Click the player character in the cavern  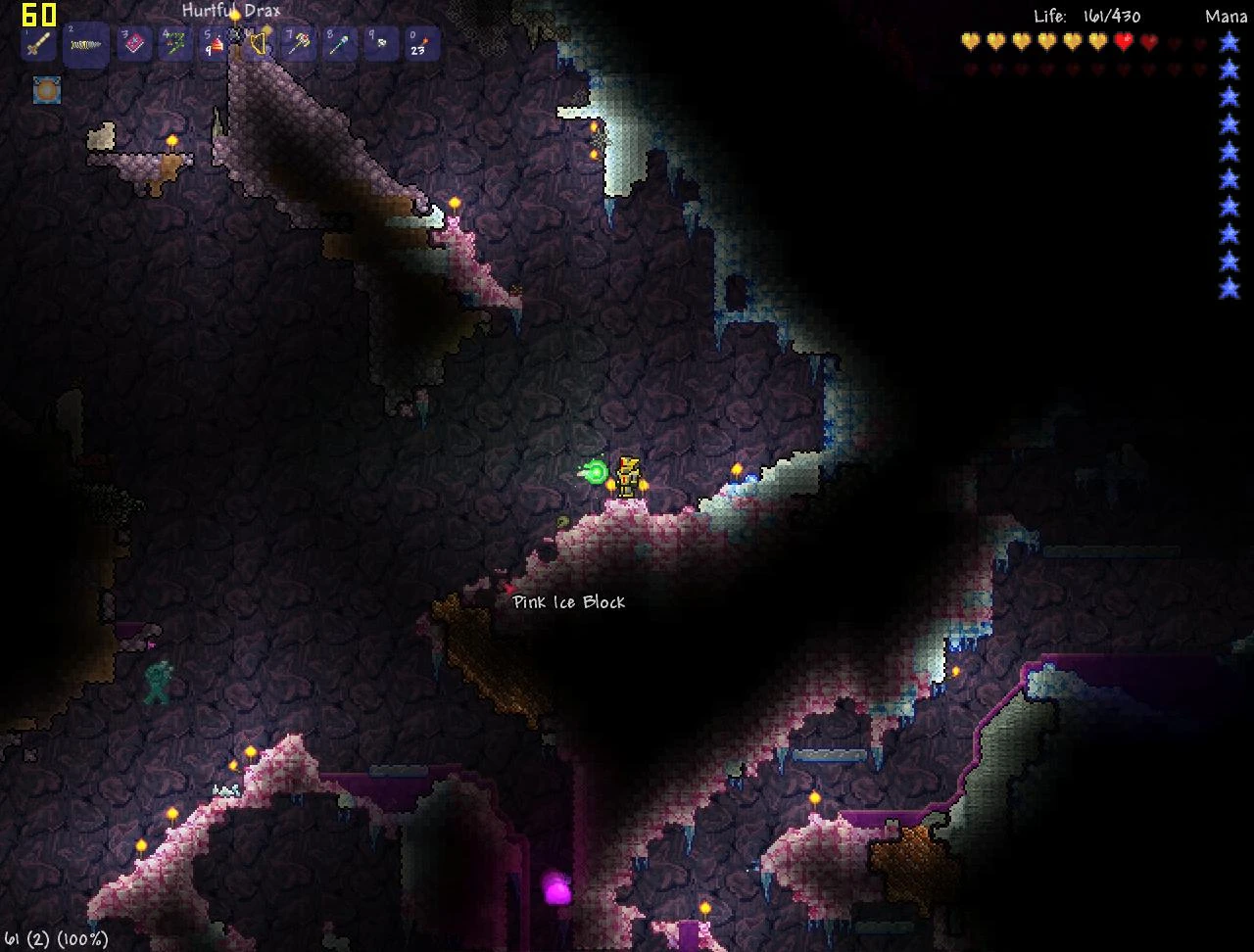click(x=627, y=477)
